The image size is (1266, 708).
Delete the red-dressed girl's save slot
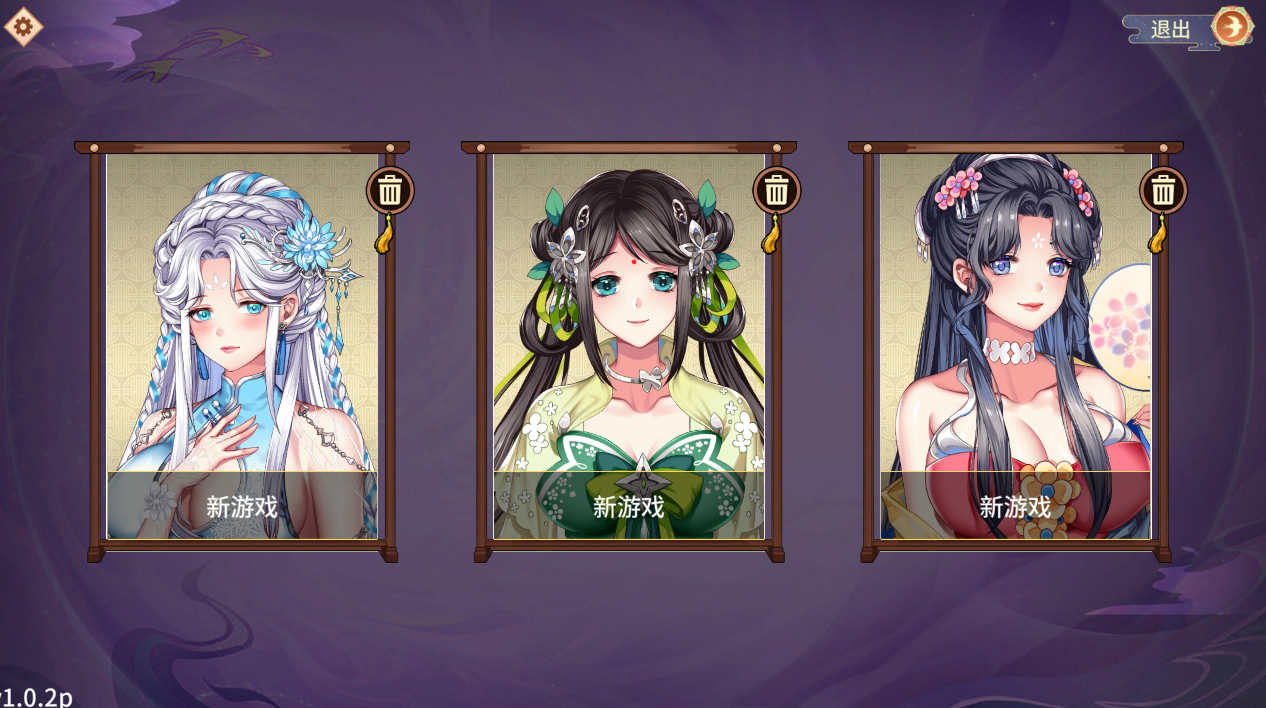(x=1163, y=189)
